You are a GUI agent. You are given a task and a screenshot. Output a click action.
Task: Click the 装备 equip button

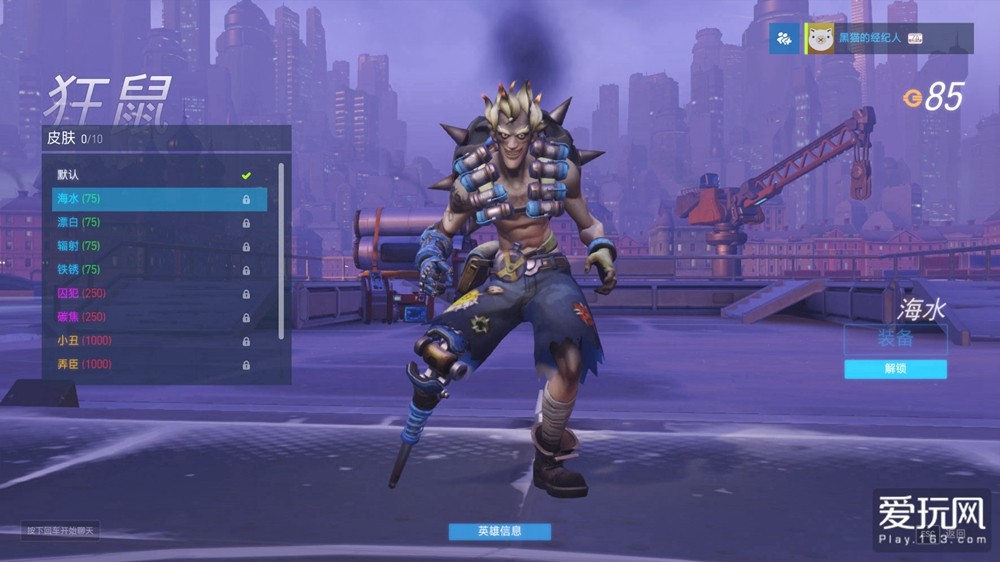pos(895,339)
